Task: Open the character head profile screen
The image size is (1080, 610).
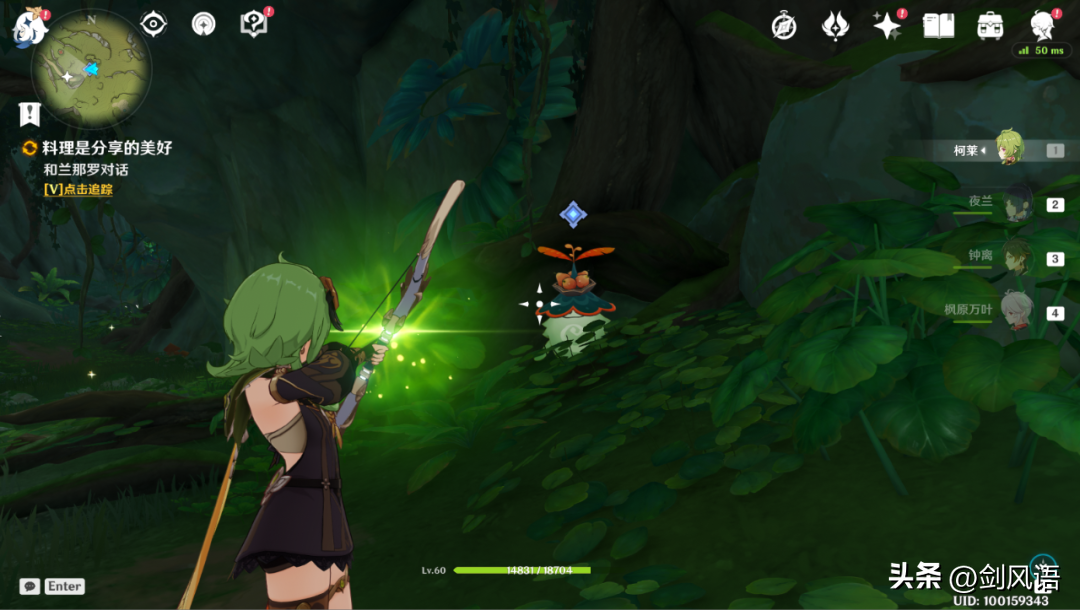Action: 1042,24
